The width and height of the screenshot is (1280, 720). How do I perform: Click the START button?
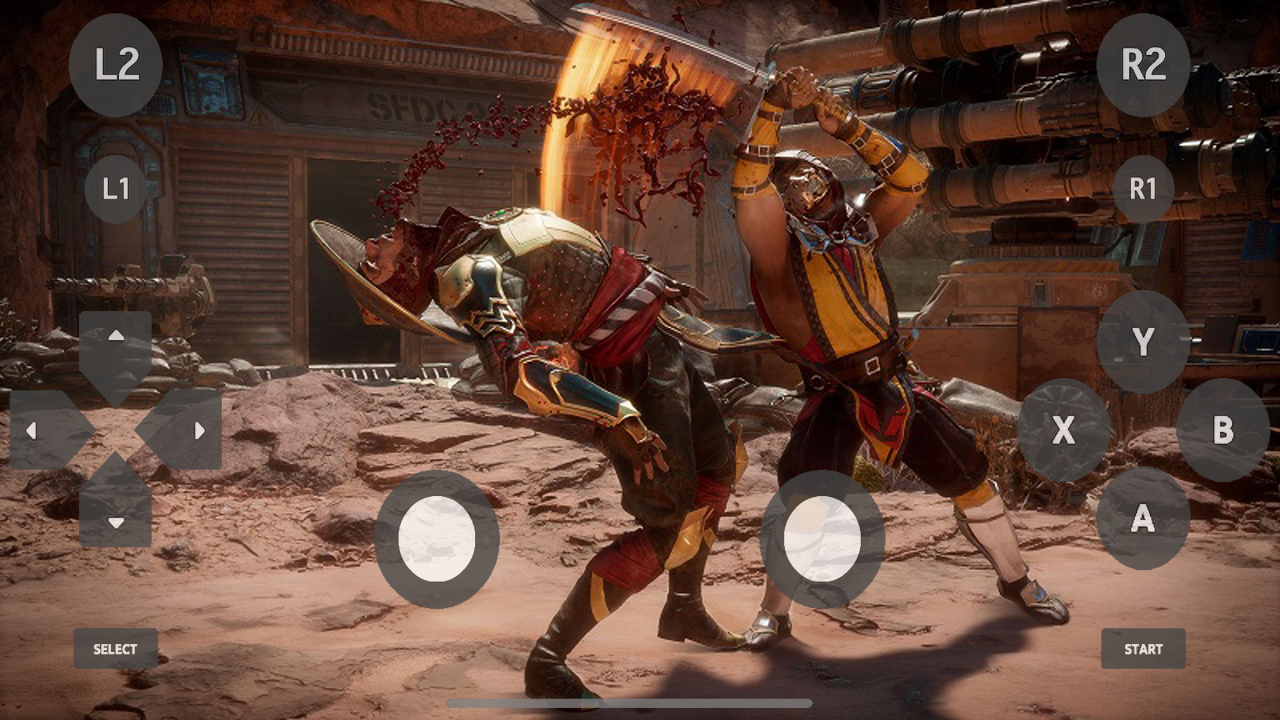(x=1143, y=649)
